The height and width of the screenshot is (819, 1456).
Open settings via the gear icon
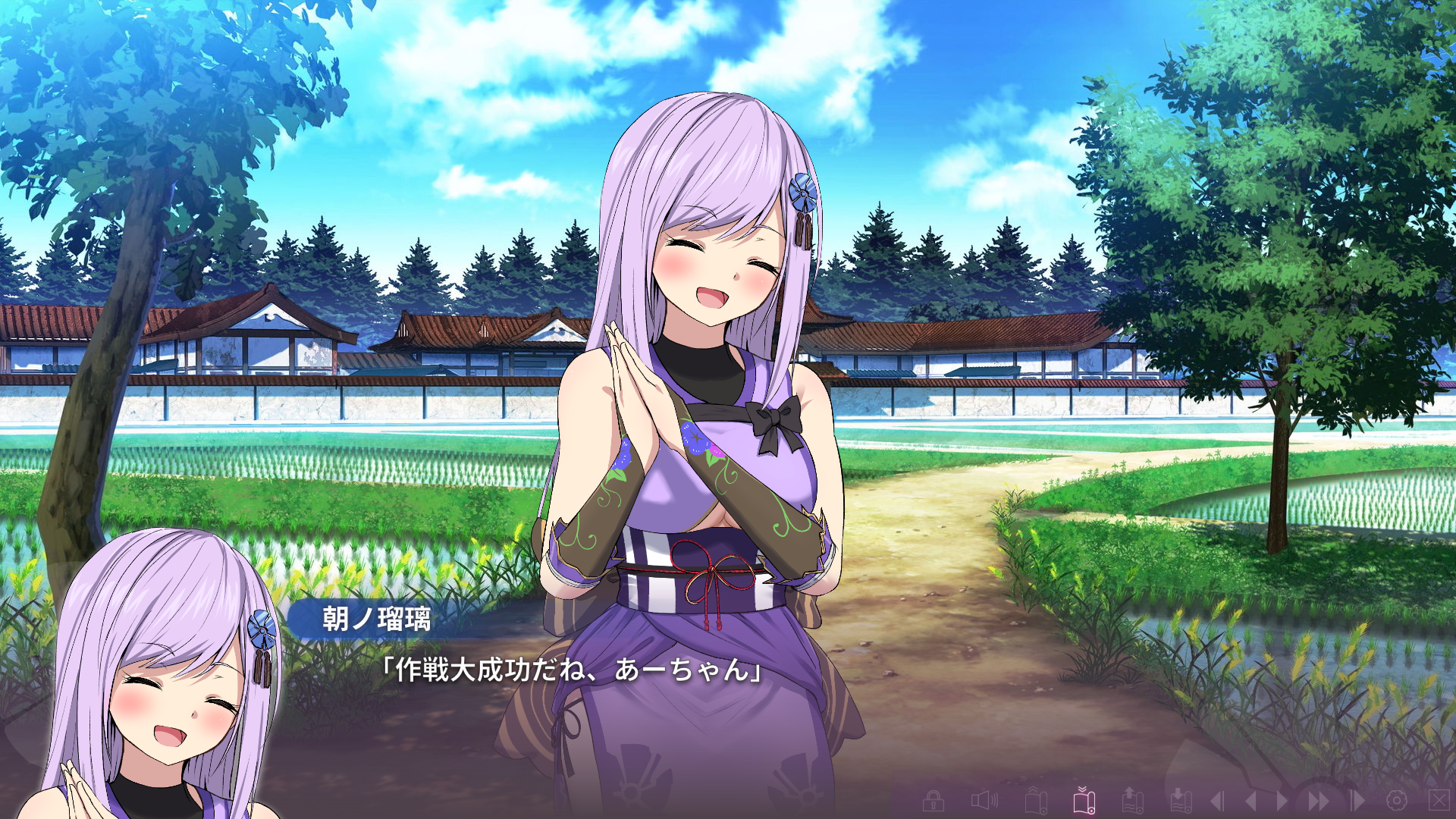pyautogui.click(x=1397, y=800)
